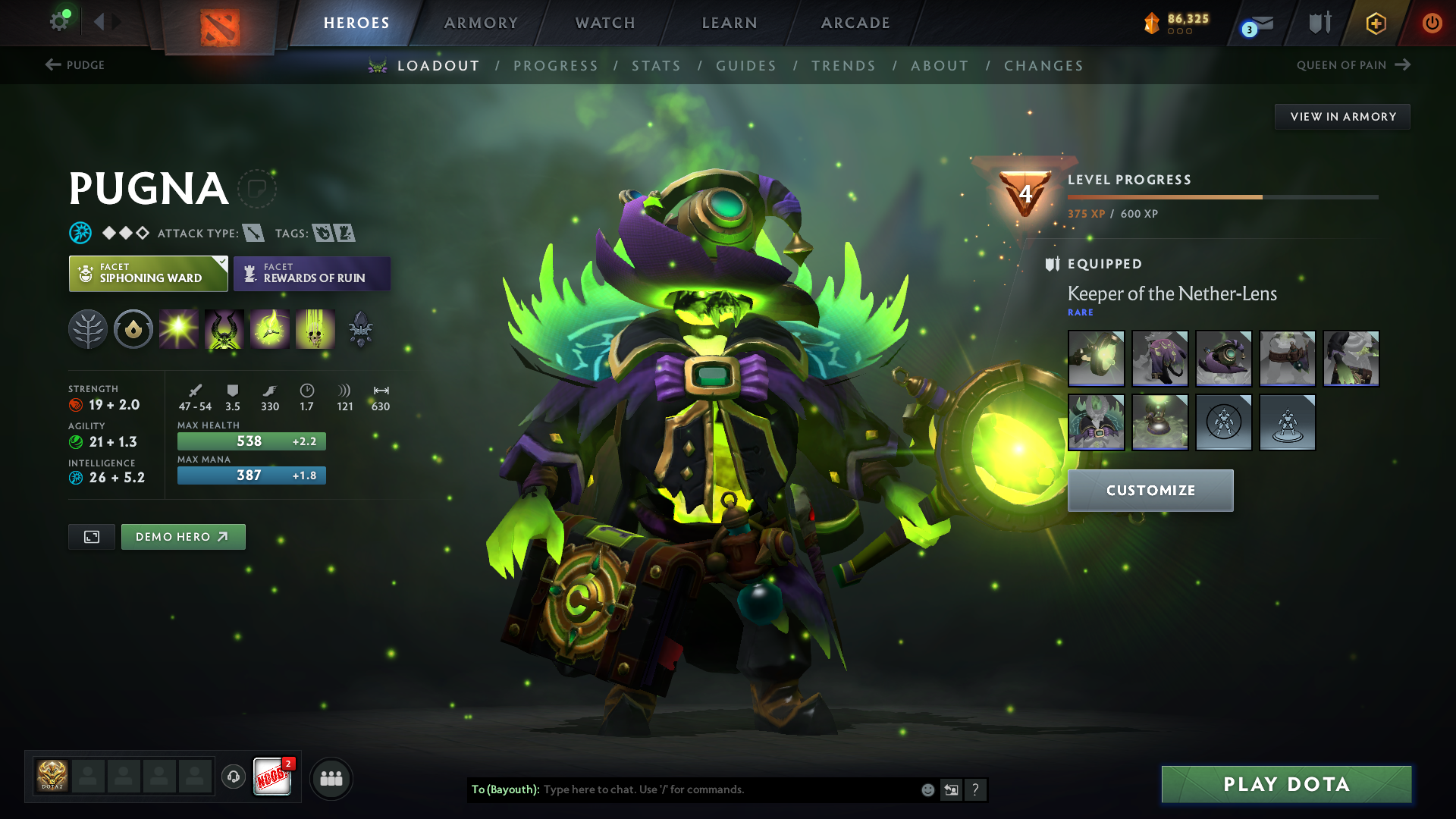Go to previous hero Pudge
Screen dimensions: 1456x819
click(x=75, y=65)
